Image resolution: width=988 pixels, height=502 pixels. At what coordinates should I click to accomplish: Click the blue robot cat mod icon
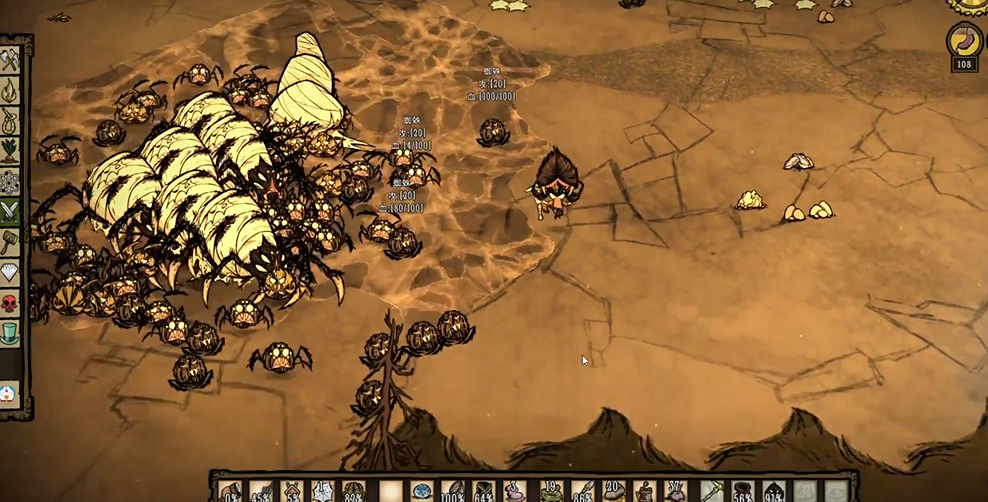click(x=9, y=392)
